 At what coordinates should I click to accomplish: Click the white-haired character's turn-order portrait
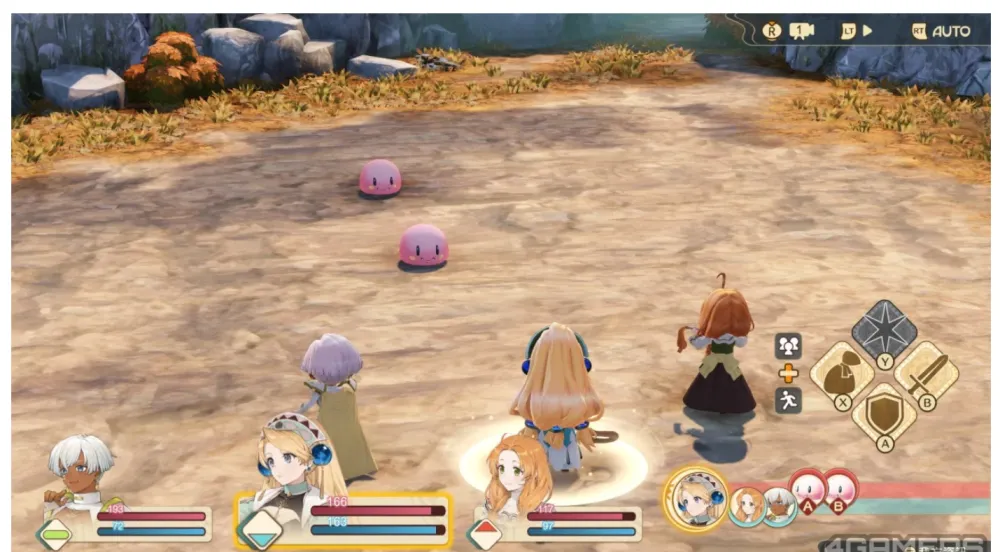pos(779,506)
